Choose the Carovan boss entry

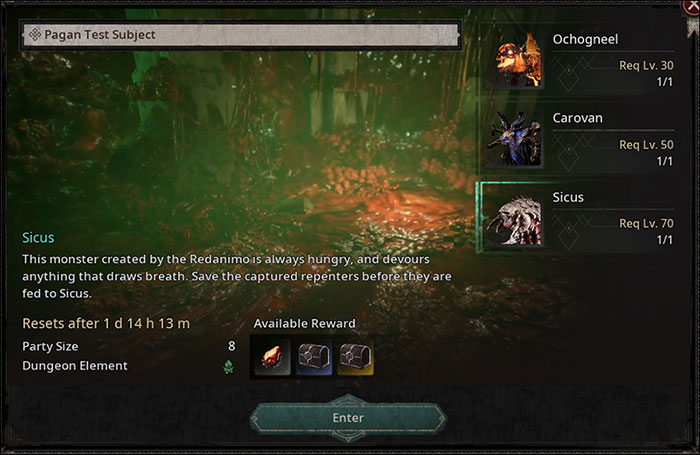[x=582, y=138]
